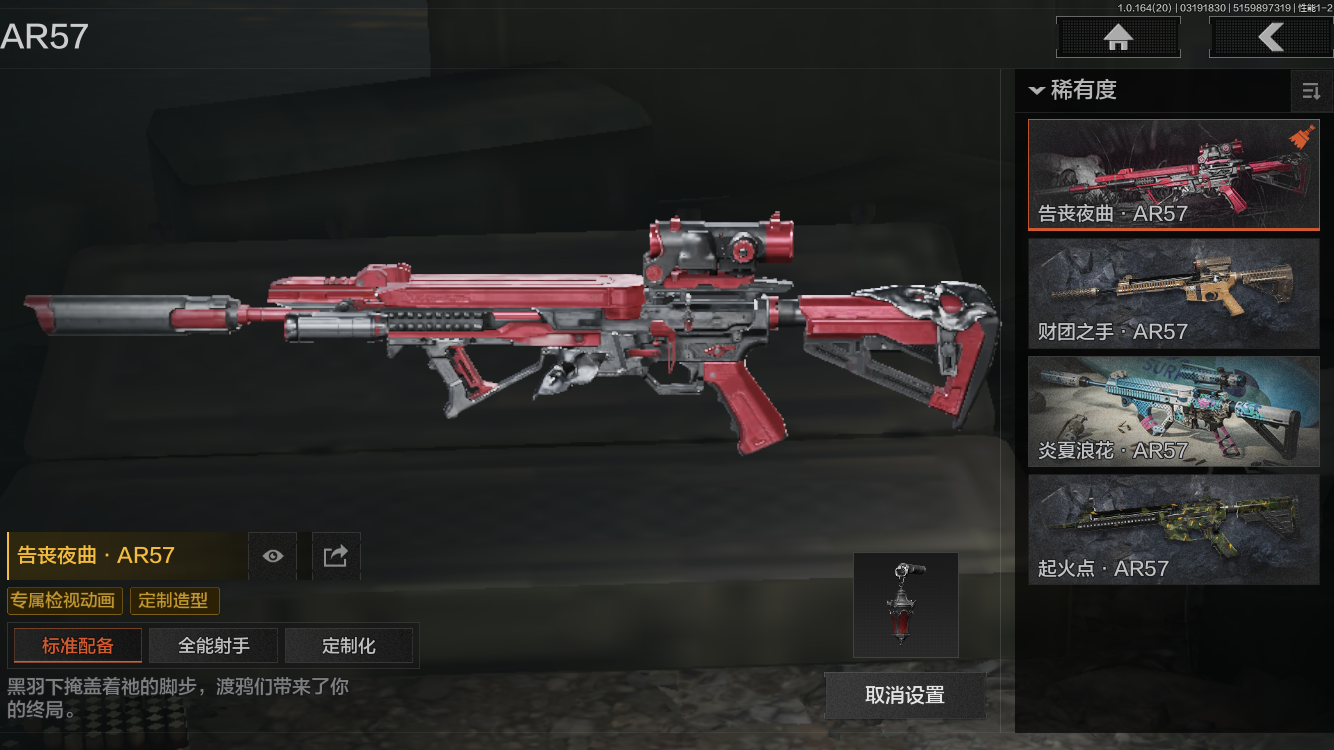Screen dimensions: 1334x750
Task: Click the 取消设置 button
Action: 905,695
